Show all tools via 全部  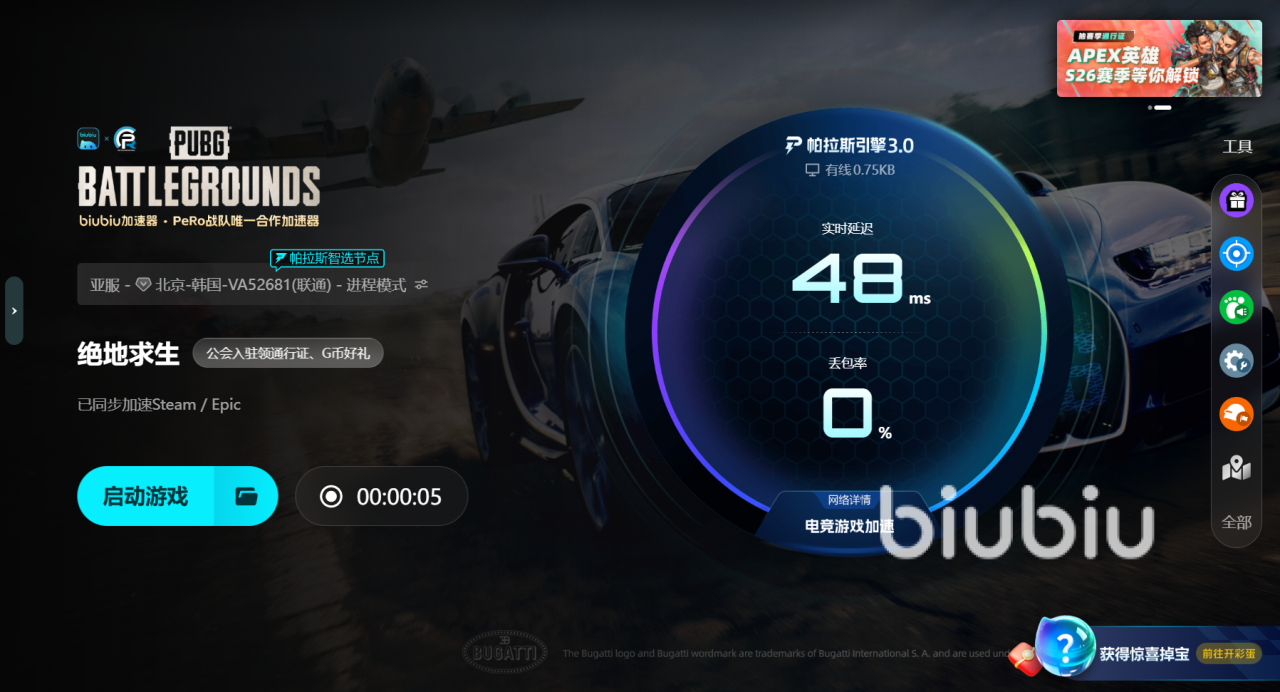coord(1237,522)
